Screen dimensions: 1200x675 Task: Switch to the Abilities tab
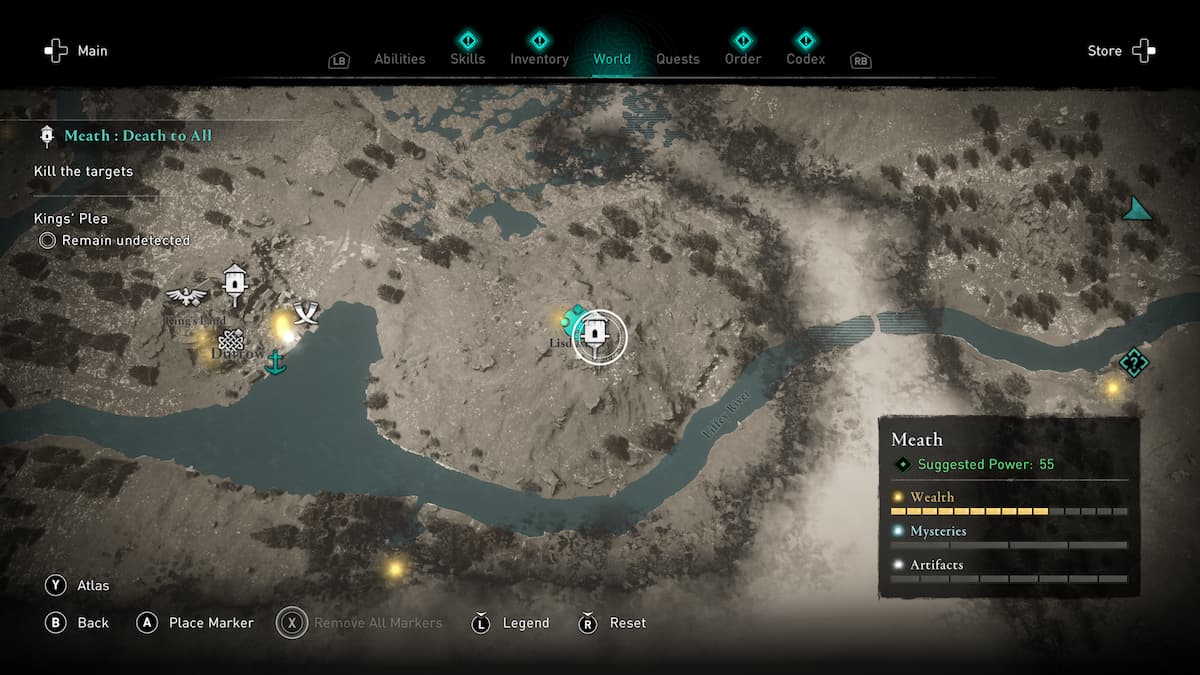pyautogui.click(x=399, y=59)
